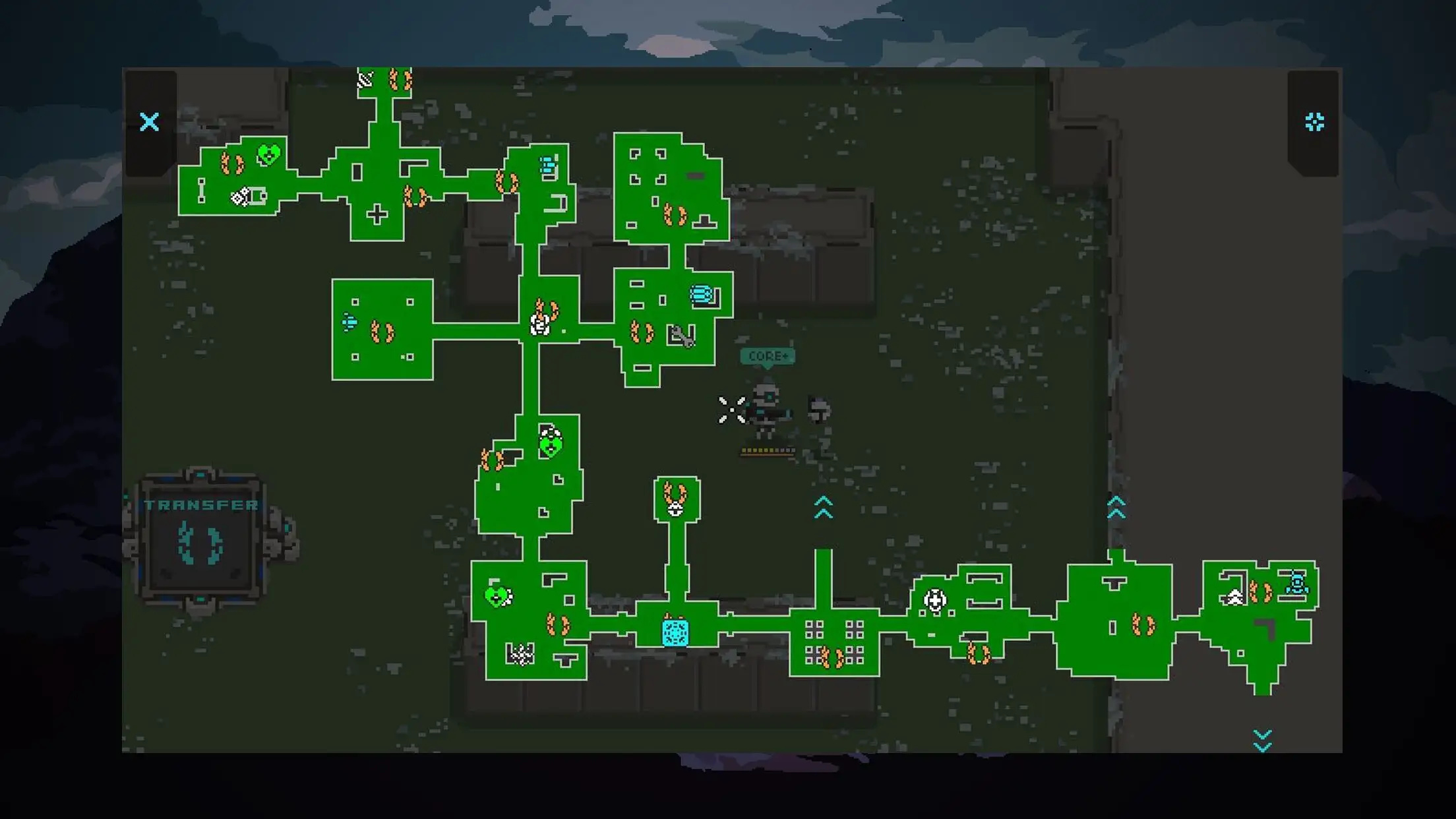Select the cyan teleporter pad map marker

[x=675, y=632]
